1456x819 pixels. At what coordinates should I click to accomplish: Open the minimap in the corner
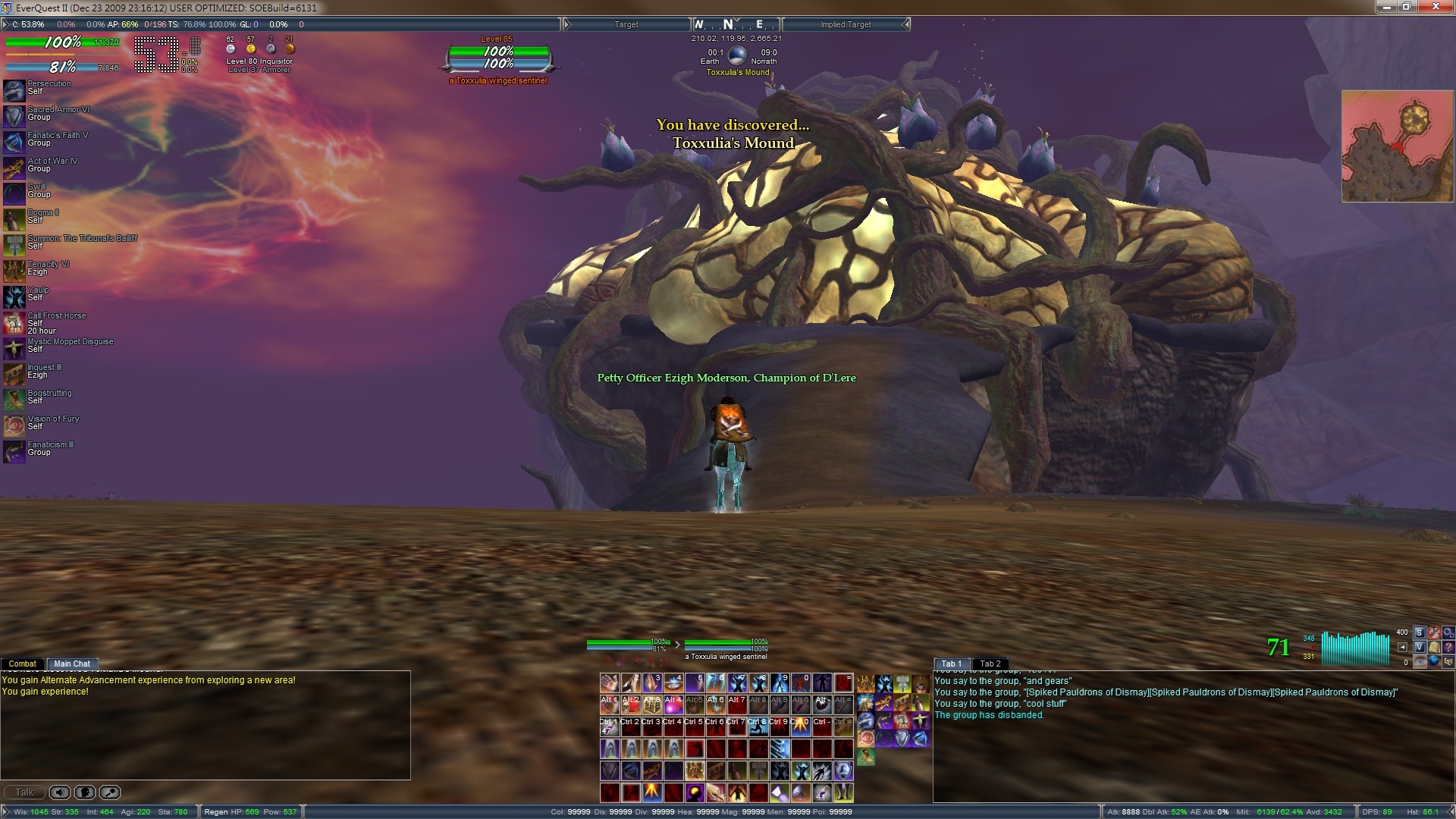[1397, 146]
